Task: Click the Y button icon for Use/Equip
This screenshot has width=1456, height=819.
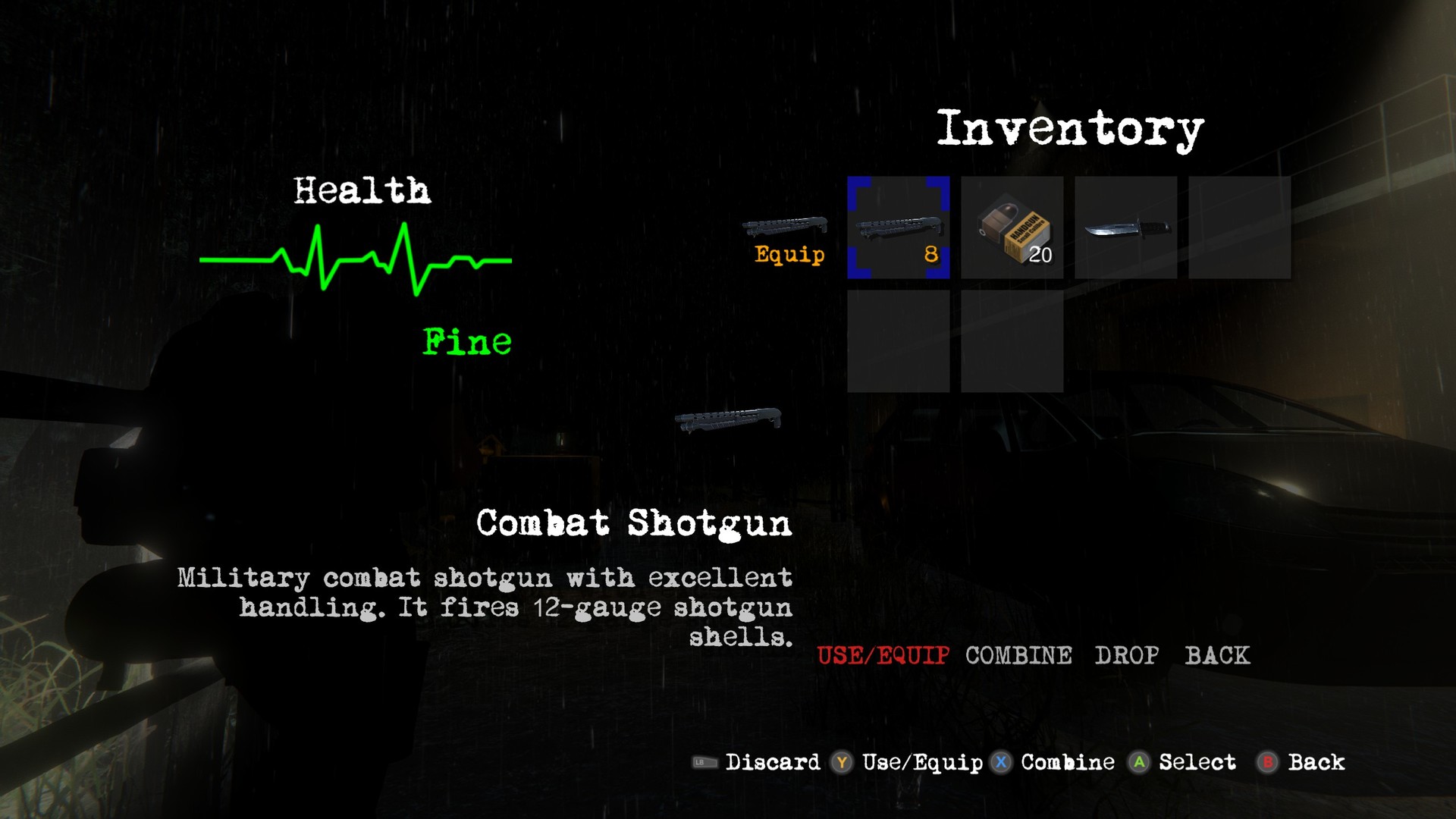Action: point(840,763)
